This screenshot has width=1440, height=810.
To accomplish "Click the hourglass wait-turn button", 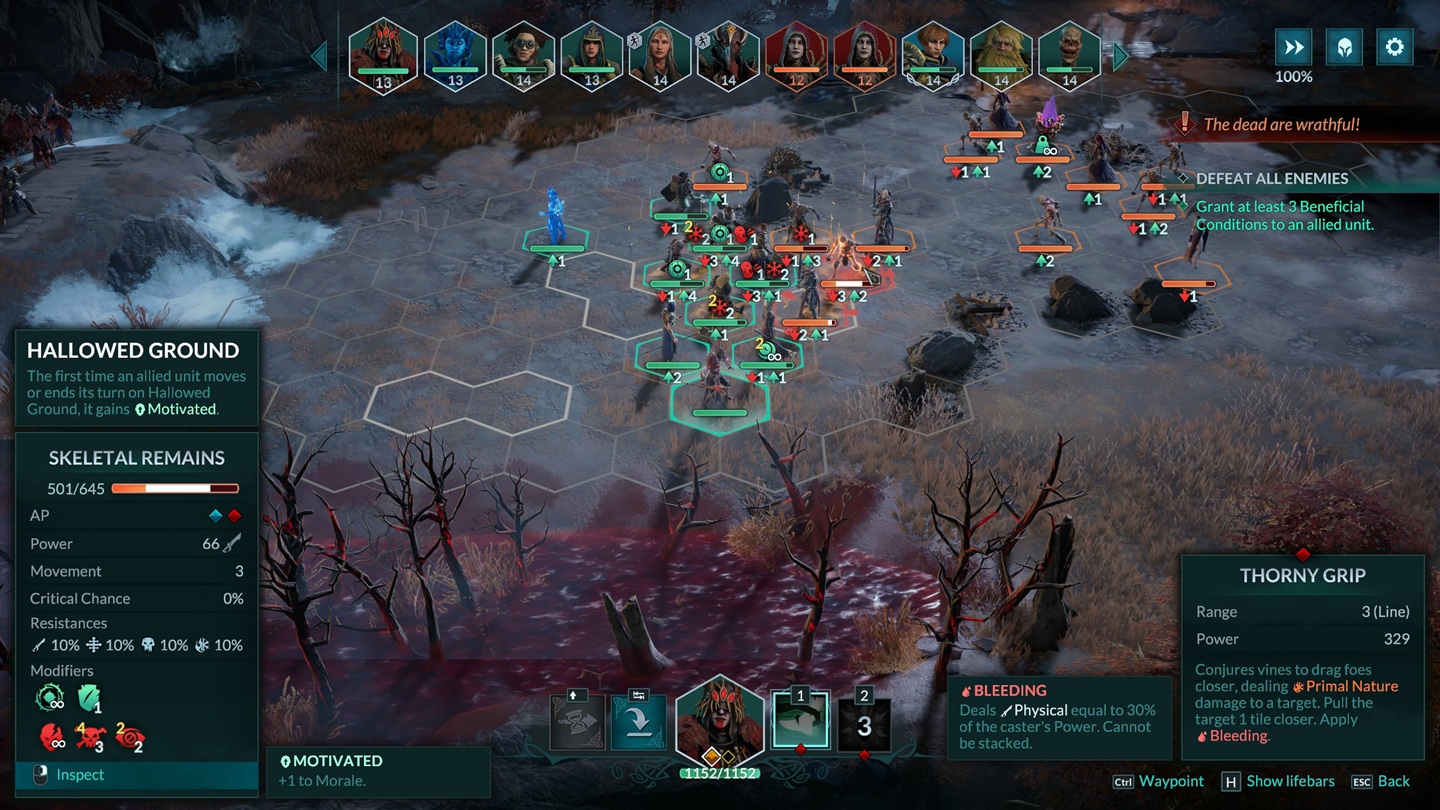I will coord(578,722).
